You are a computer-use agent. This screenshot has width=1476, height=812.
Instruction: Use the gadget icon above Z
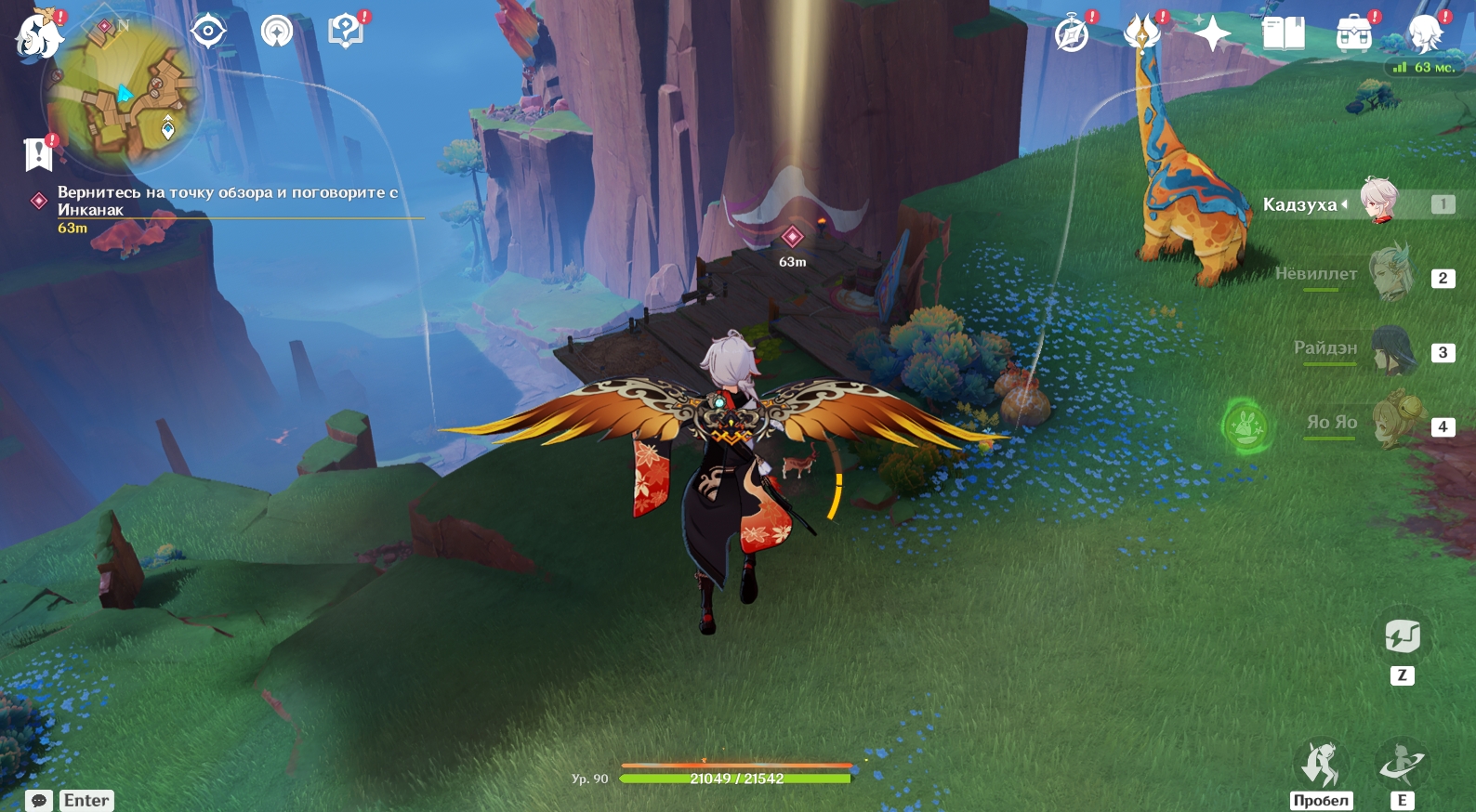click(x=1402, y=636)
